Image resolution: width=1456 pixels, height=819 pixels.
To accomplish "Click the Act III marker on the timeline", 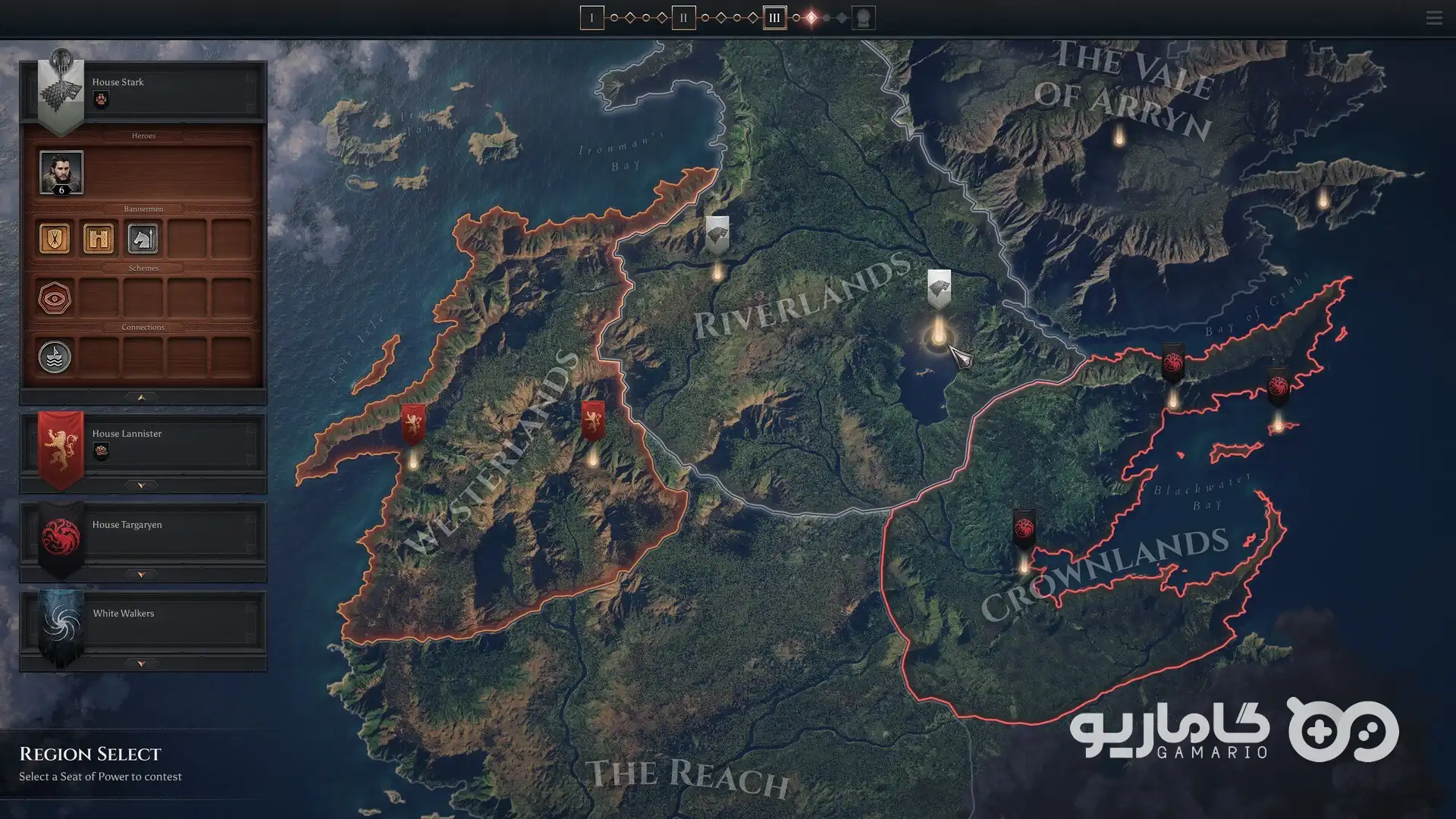I will 774,17.
